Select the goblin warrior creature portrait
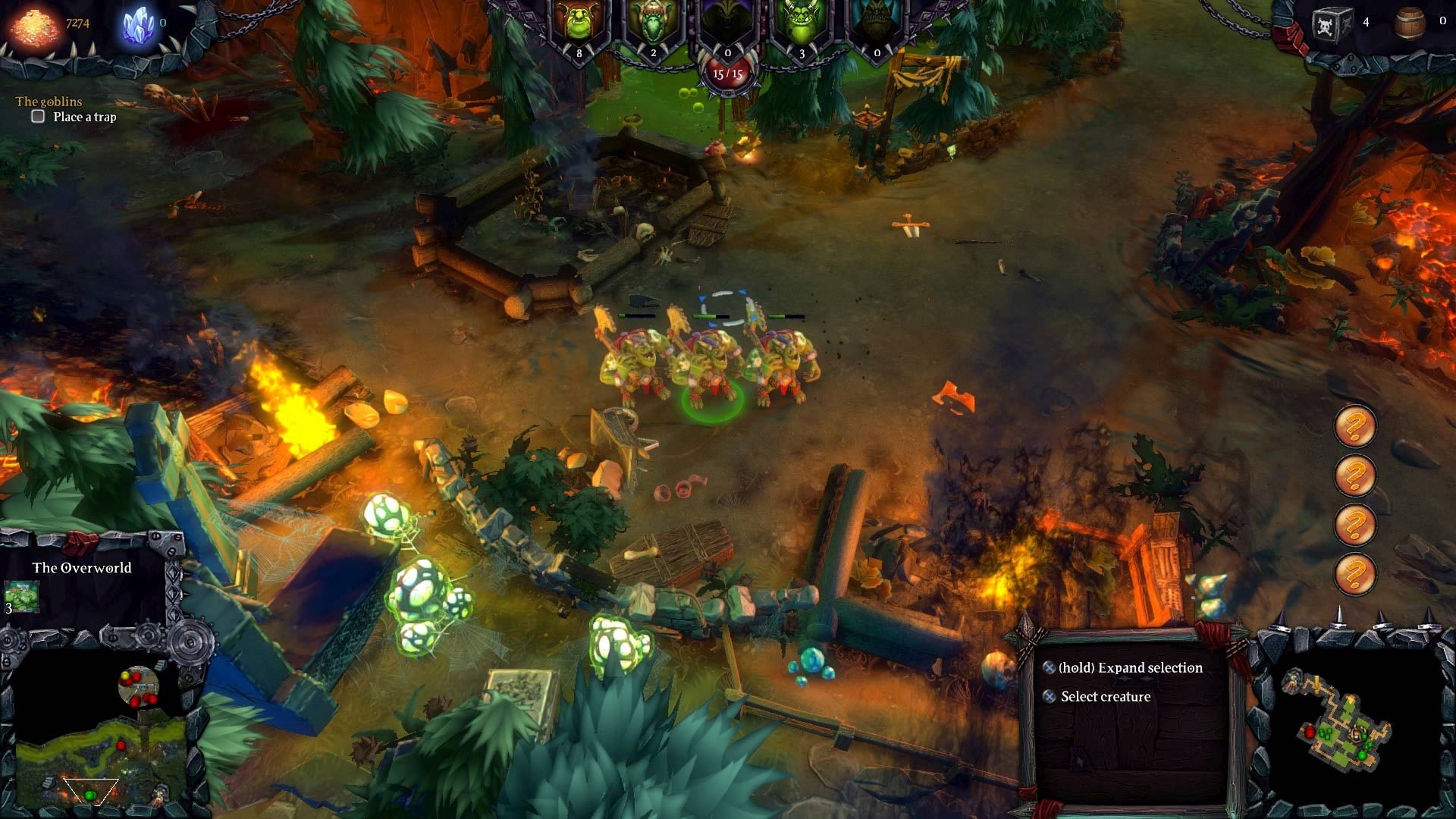The width and height of the screenshot is (1456, 819). (580, 23)
